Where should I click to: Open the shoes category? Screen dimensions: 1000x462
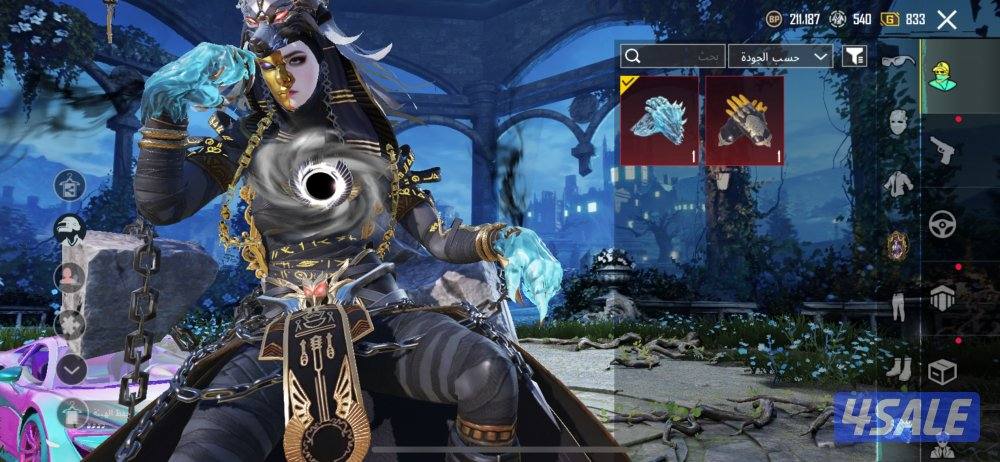click(x=897, y=368)
